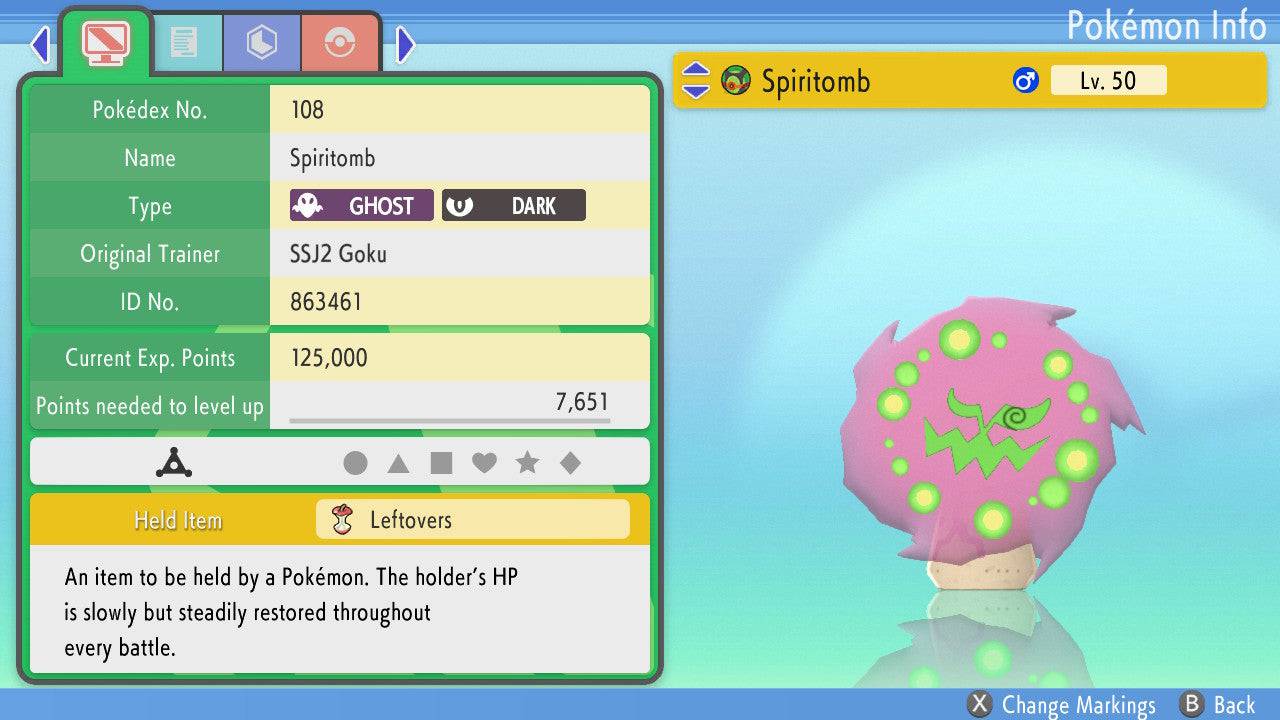Select the active summary screen tab
The height and width of the screenshot is (720, 1280).
(105, 42)
